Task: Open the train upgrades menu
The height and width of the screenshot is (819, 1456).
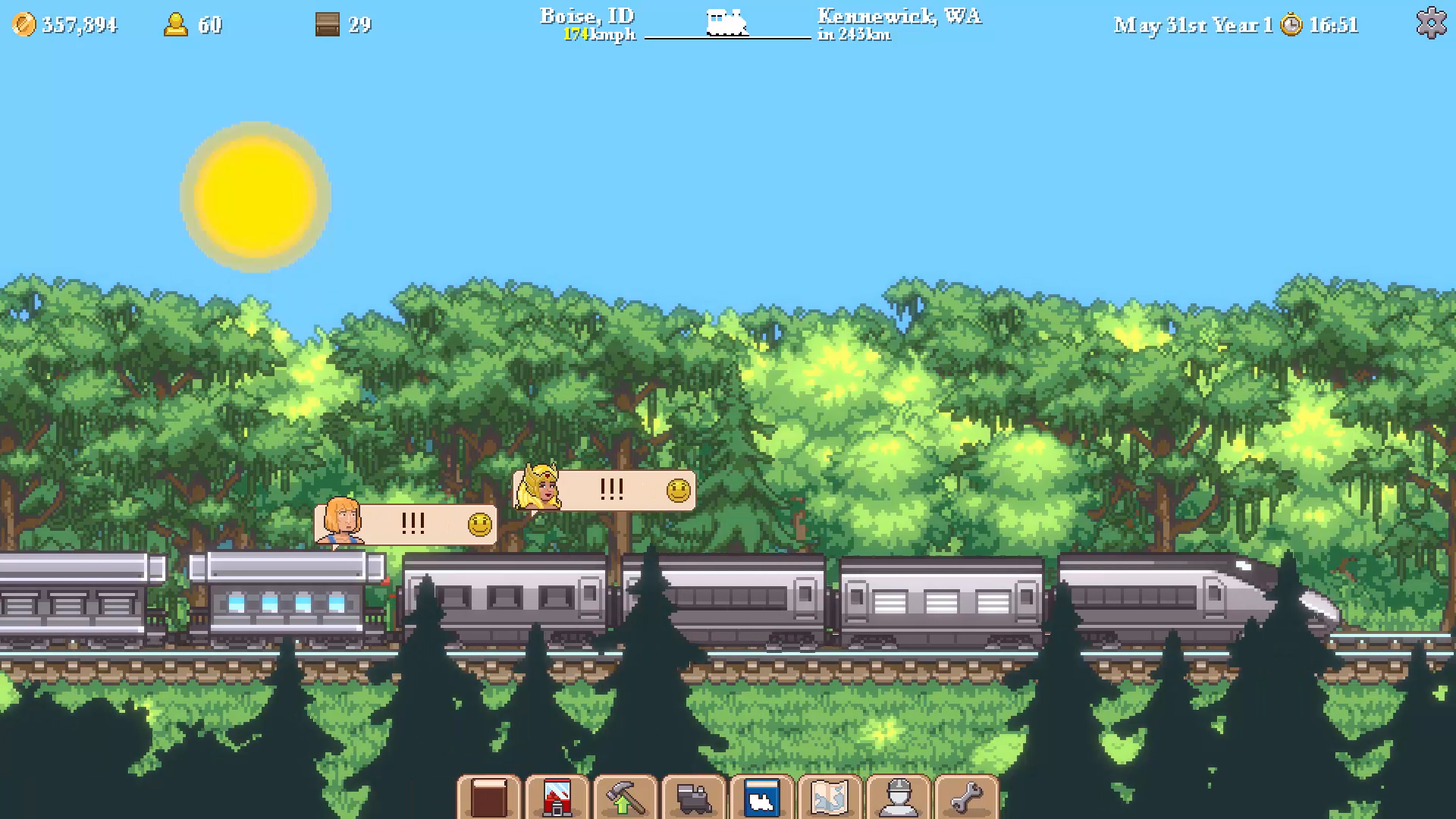Action: pos(623,796)
